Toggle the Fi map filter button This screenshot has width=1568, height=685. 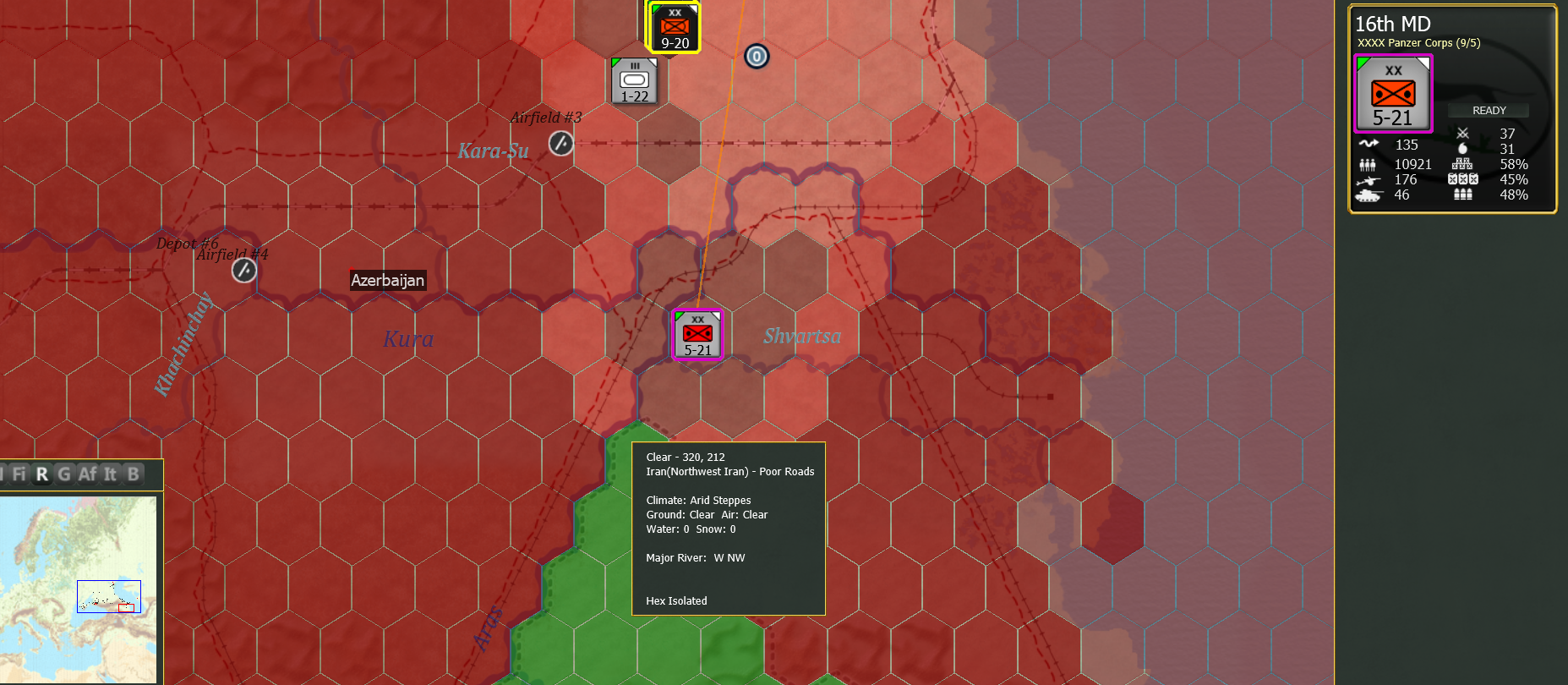point(19,474)
